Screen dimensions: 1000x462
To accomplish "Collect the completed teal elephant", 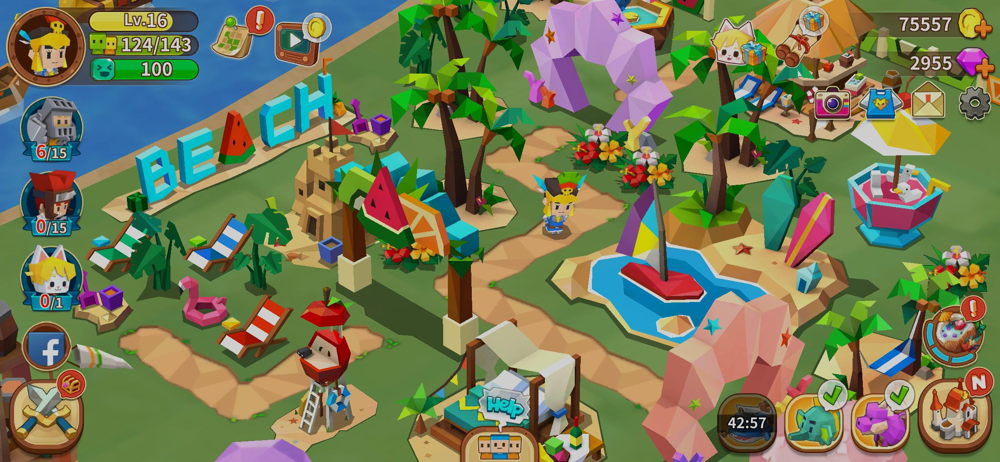I will [813, 421].
